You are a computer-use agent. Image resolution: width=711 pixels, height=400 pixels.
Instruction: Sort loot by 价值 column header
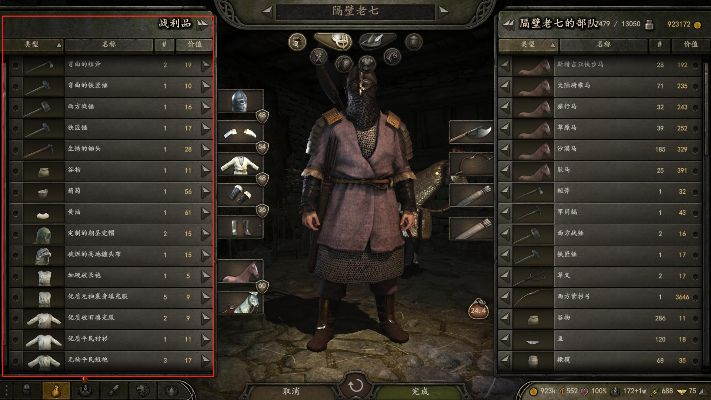pos(187,45)
